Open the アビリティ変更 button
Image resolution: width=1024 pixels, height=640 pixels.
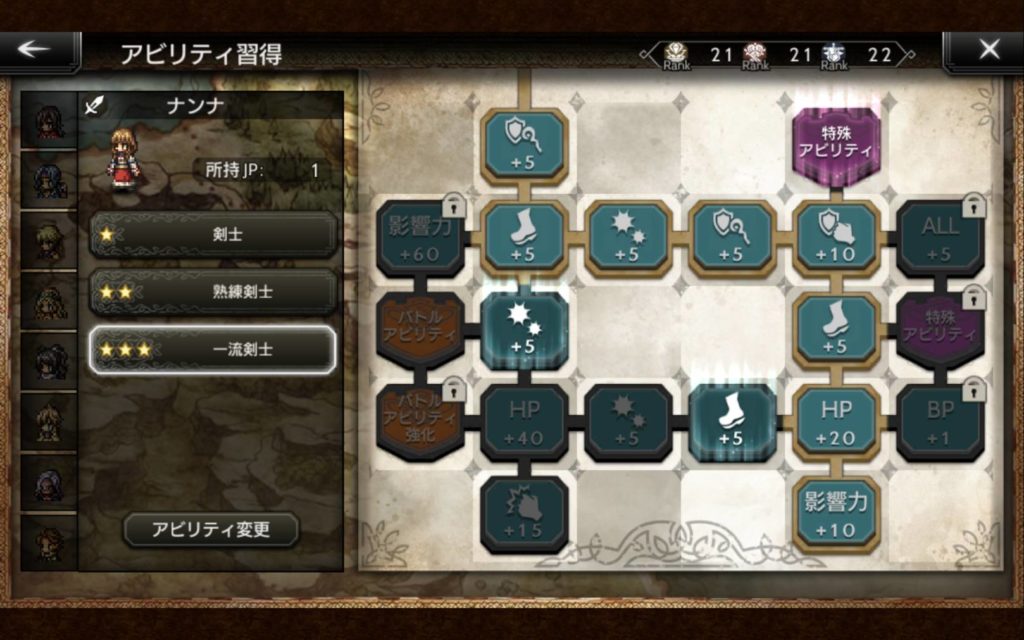pos(211,529)
